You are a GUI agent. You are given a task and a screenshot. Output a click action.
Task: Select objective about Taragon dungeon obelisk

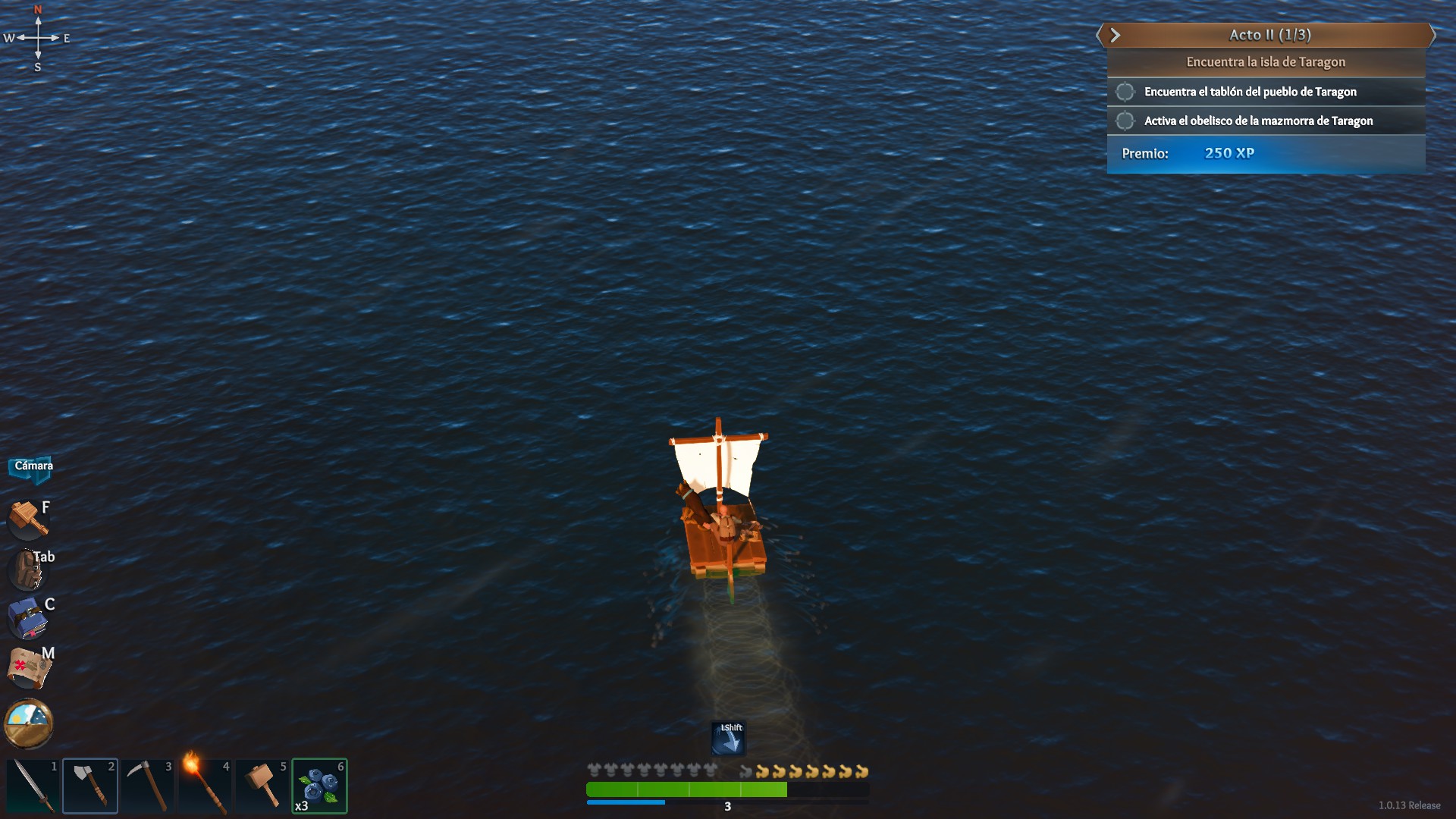pos(1258,121)
